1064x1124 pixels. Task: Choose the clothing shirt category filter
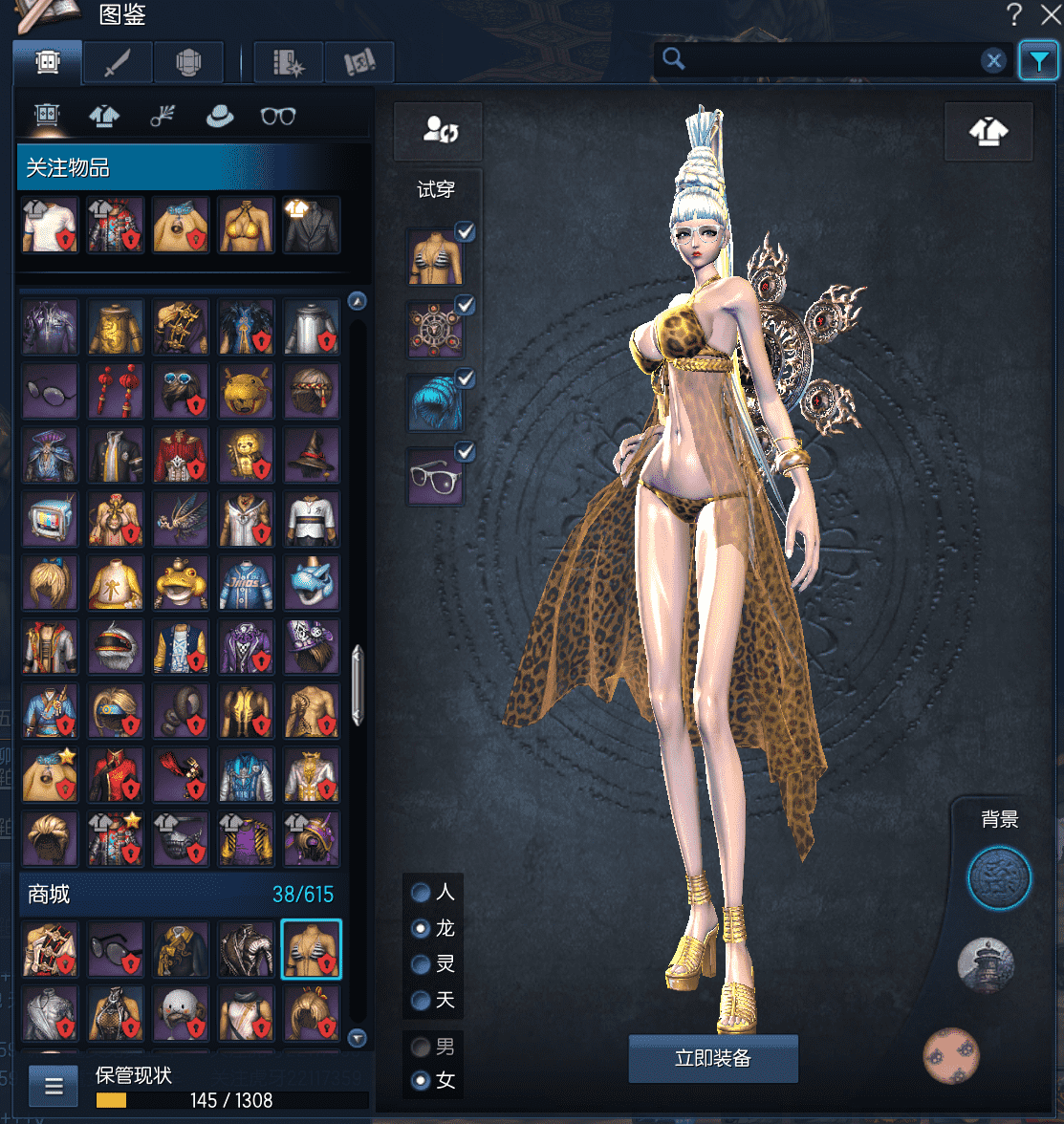(x=104, y=116)
